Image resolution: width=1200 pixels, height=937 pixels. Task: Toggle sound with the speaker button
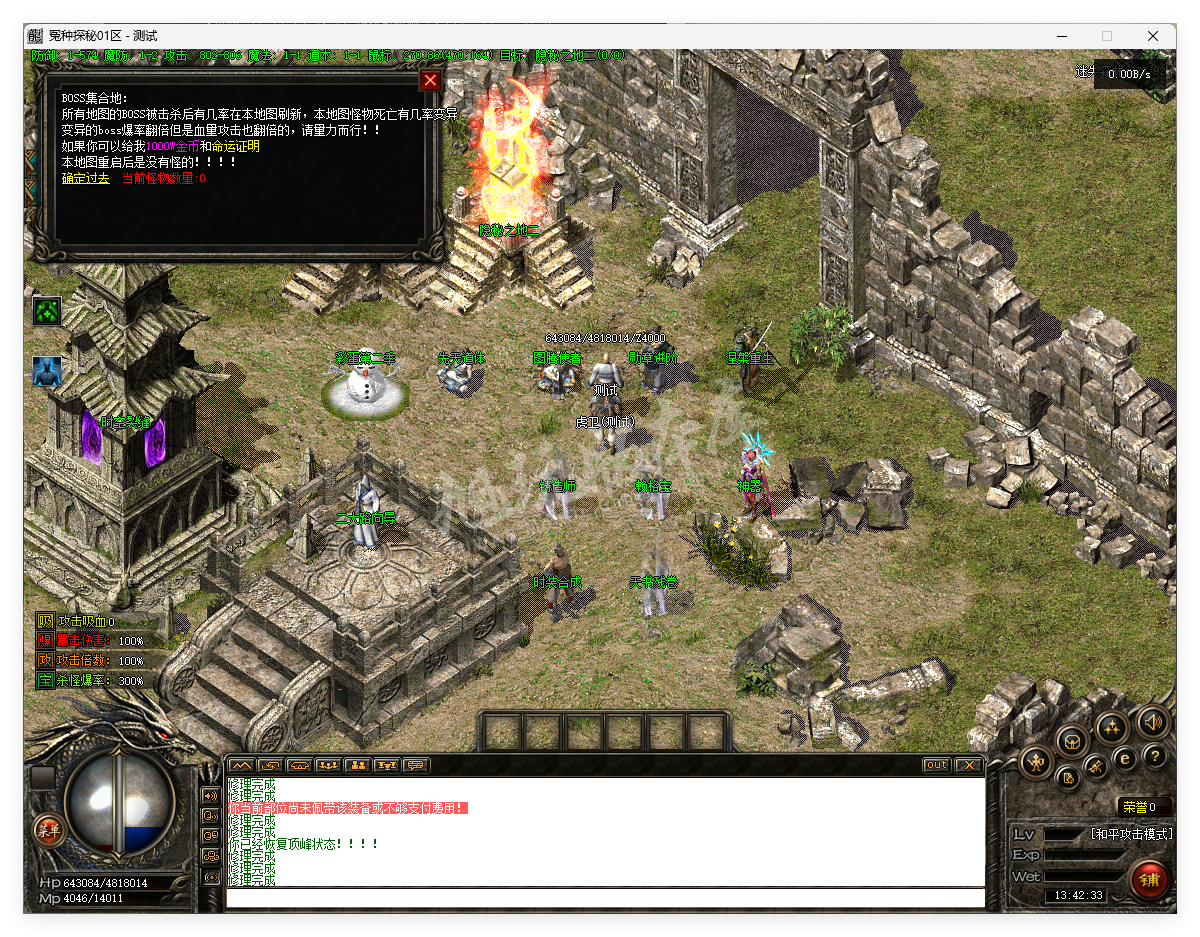1152,721
